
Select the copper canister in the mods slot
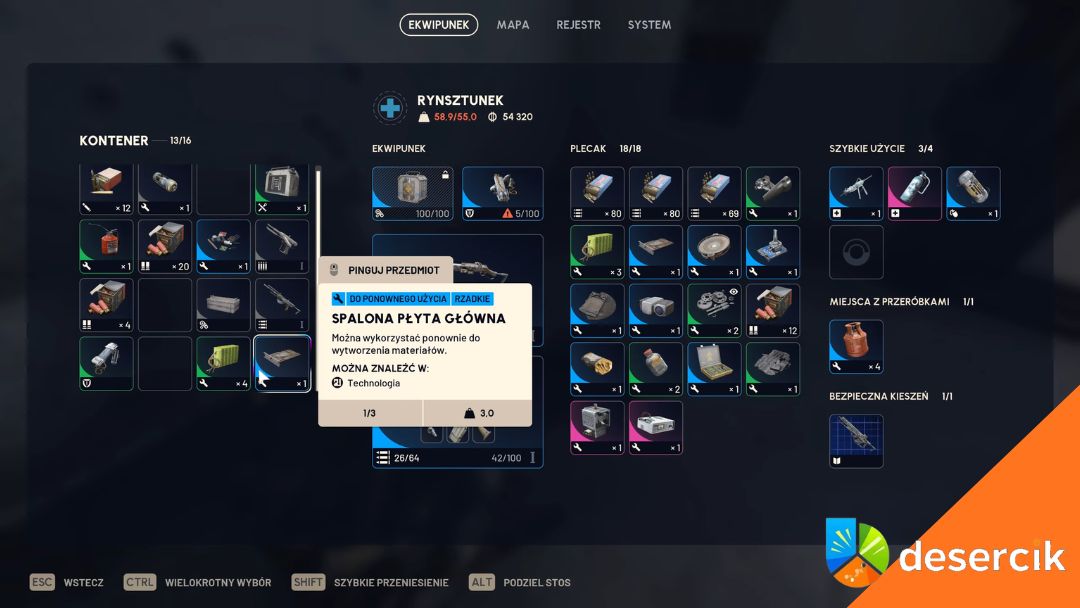tap(856, 347)
